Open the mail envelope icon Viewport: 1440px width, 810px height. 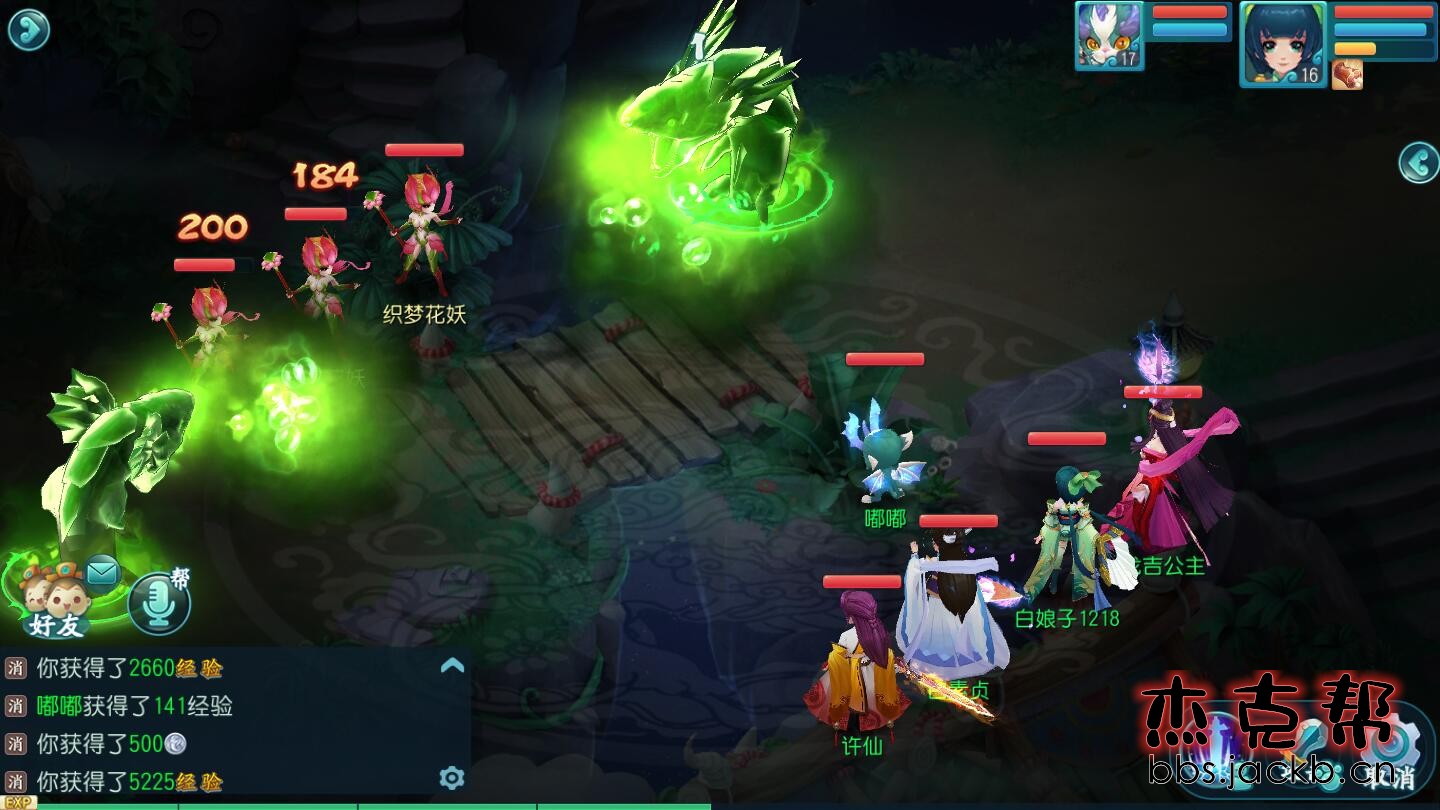click(x=102, y=572)
